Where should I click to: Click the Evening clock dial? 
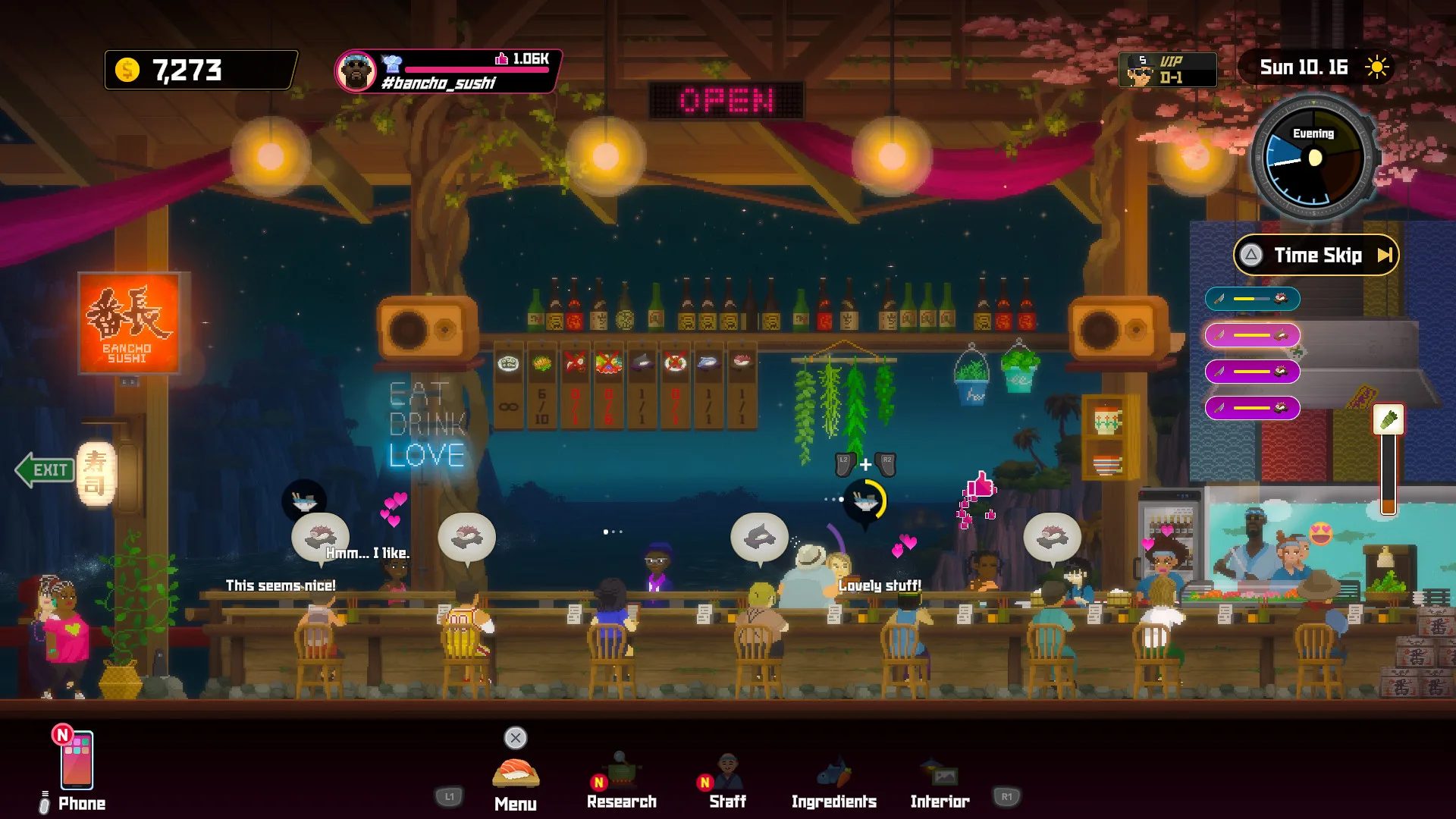[x=1313, y=158]
